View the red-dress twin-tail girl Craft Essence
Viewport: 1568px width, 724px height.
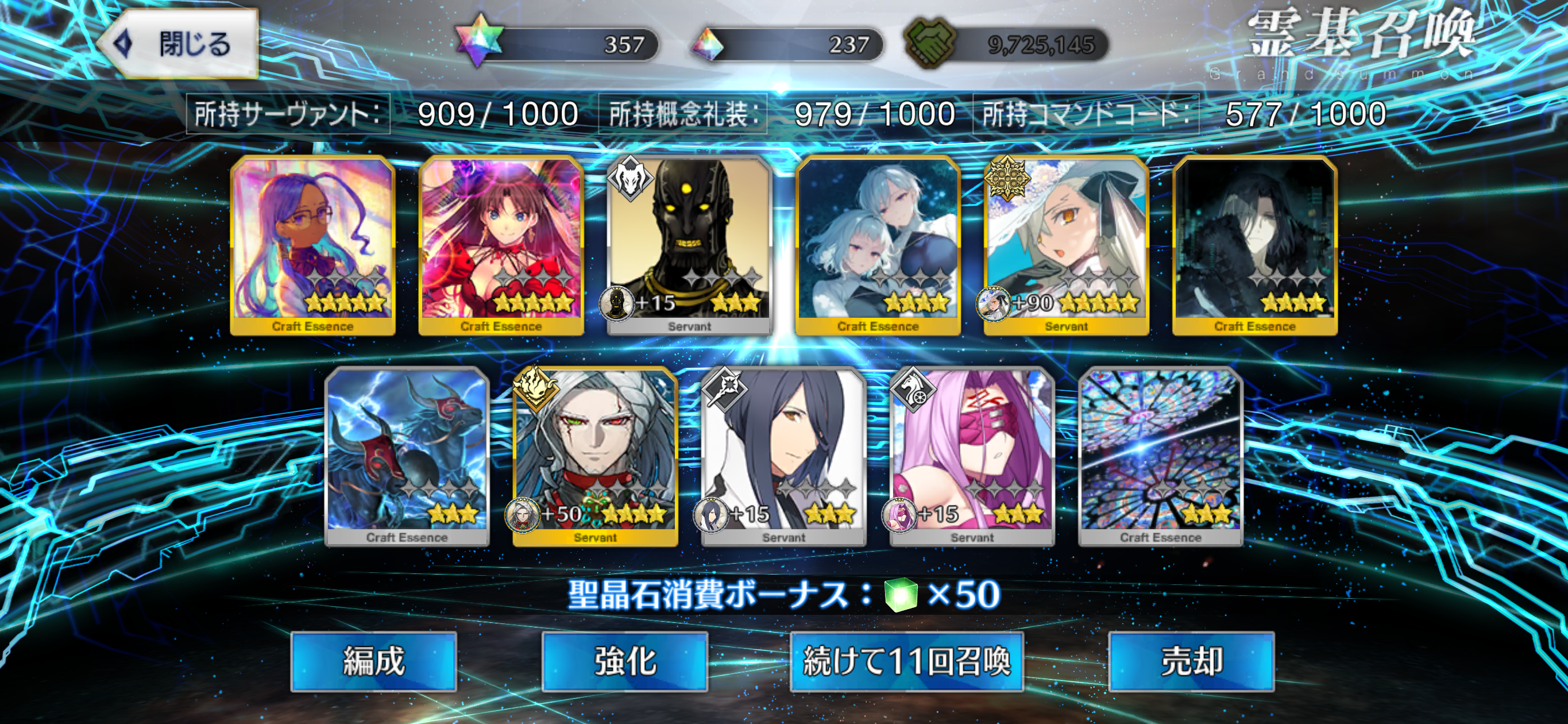pyautogui.click(x=501, y=244)
